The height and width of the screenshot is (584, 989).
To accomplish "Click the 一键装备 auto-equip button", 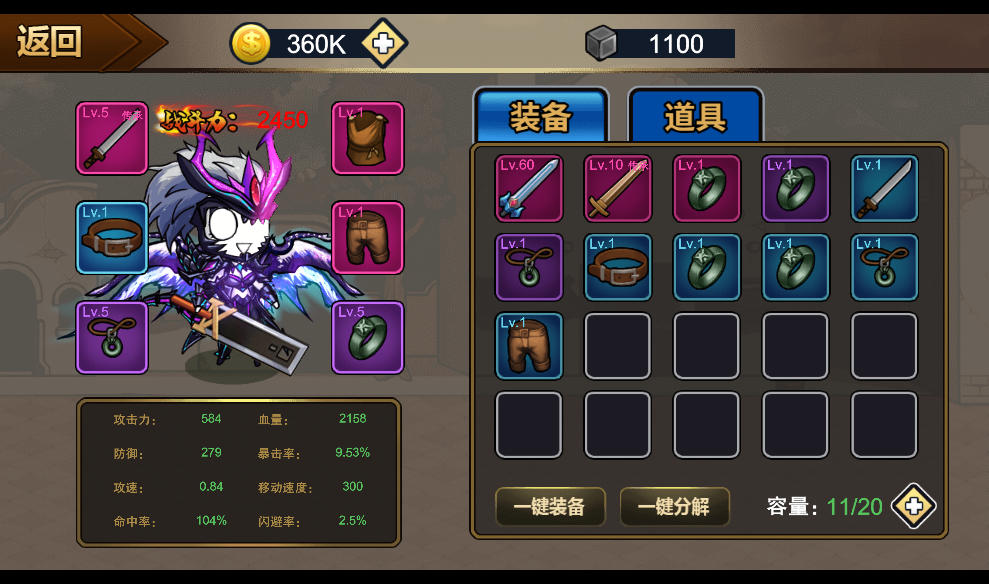I will (x=549, y=507).
